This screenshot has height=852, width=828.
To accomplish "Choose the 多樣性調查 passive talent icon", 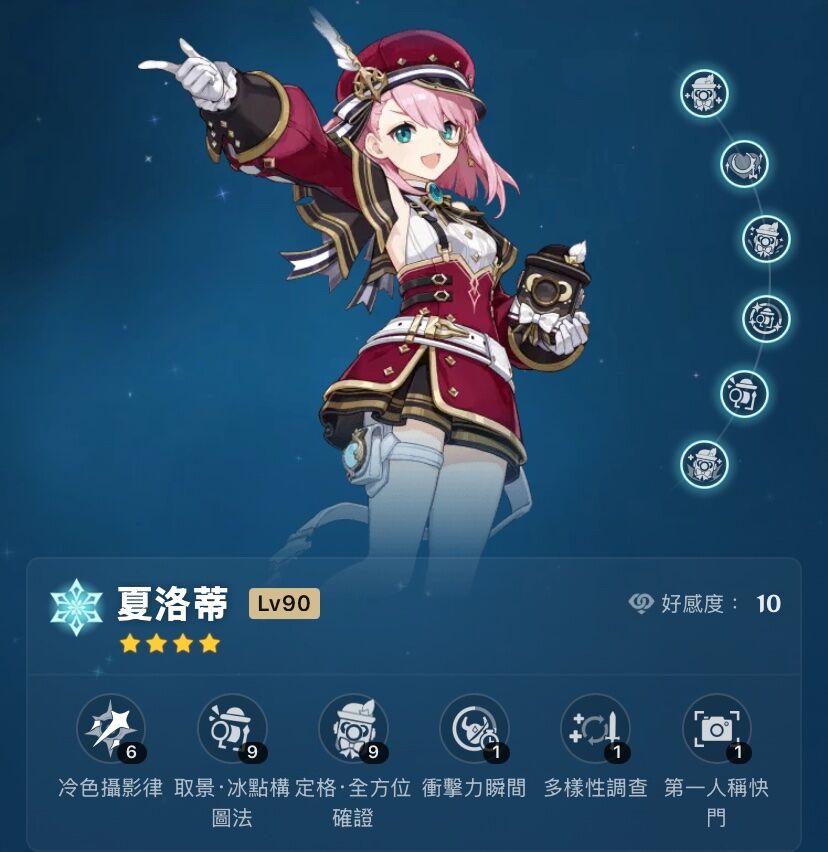I will coord(595,728).
